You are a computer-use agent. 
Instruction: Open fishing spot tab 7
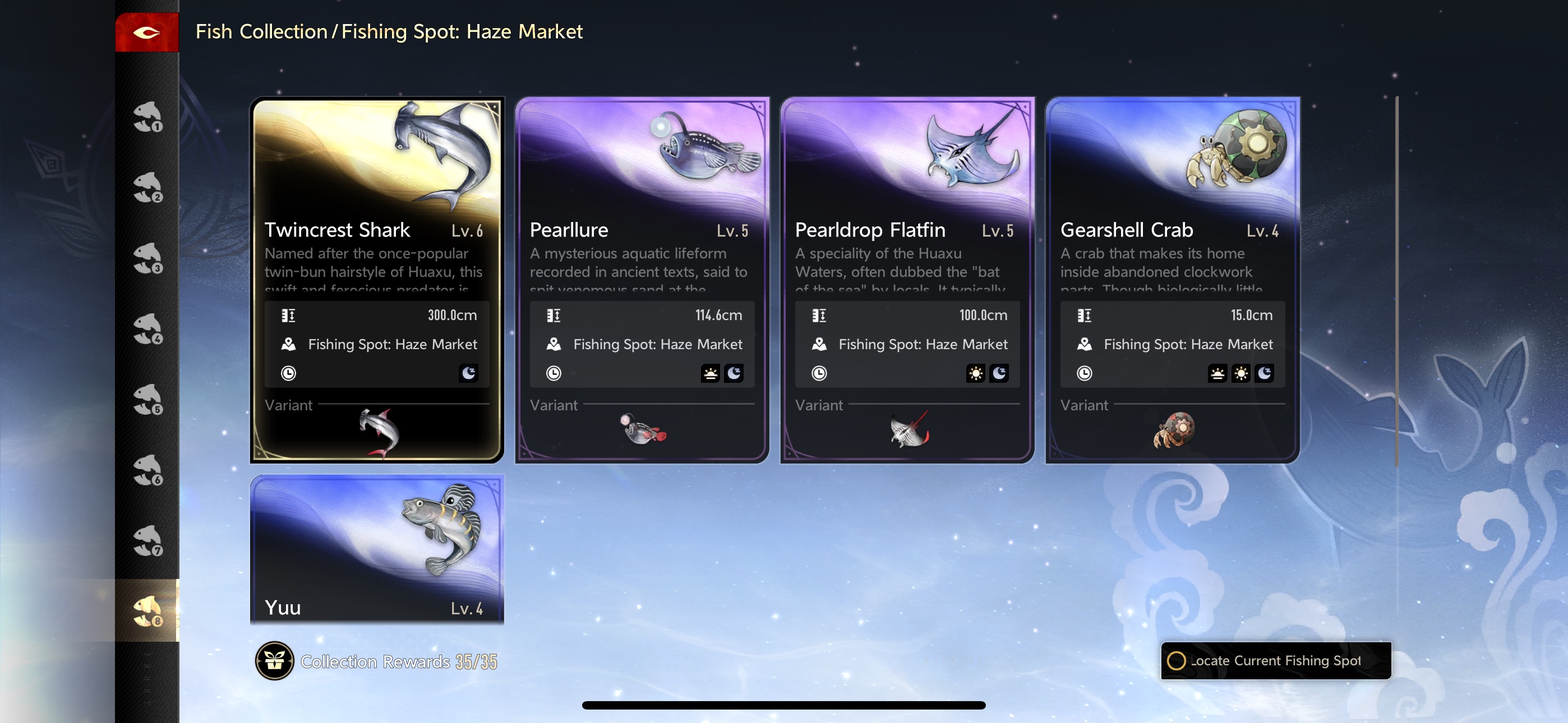click(147, 540)
